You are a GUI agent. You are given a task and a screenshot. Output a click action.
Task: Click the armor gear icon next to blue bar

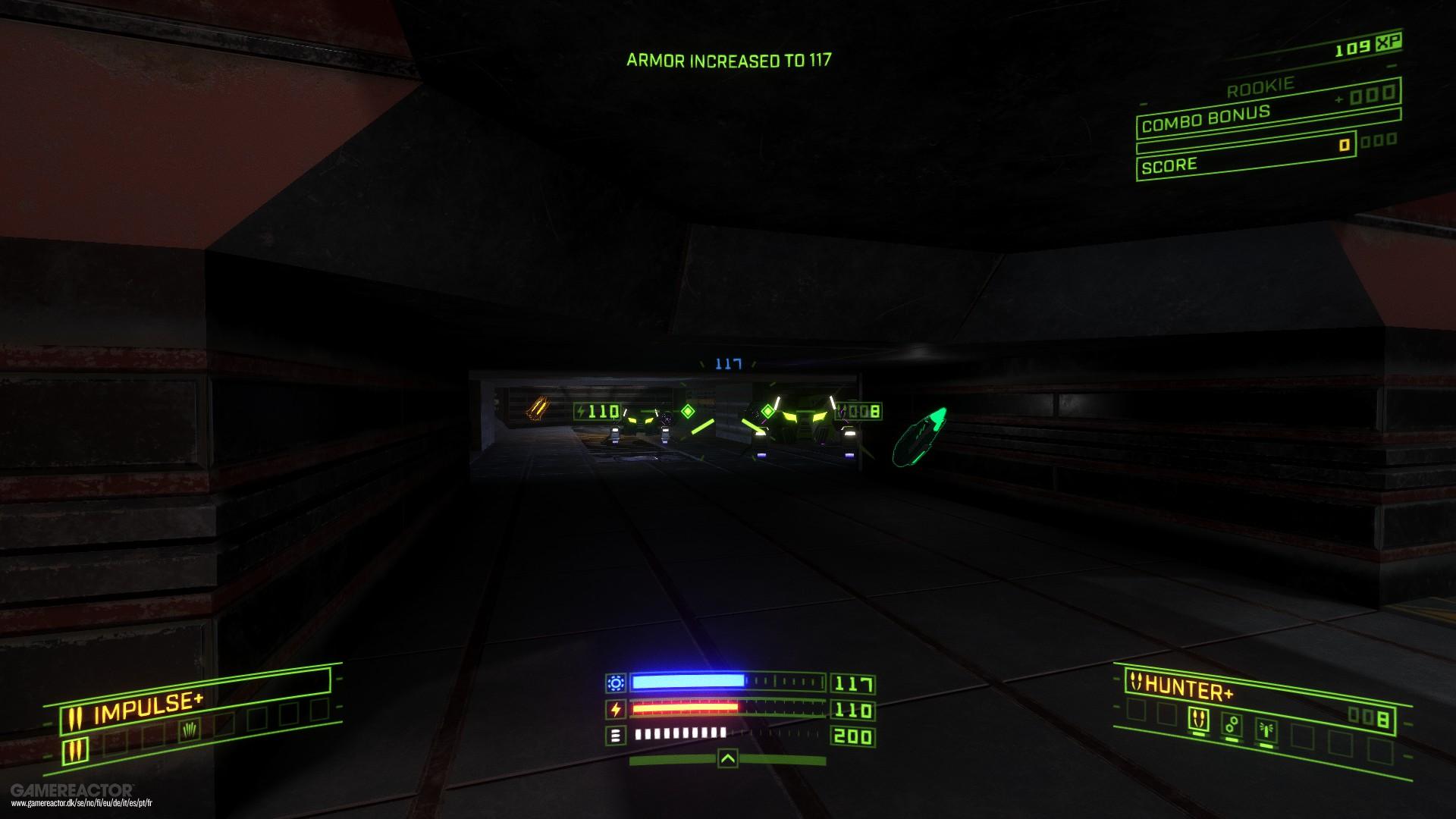pyautogui.click(x=616, y=682)
